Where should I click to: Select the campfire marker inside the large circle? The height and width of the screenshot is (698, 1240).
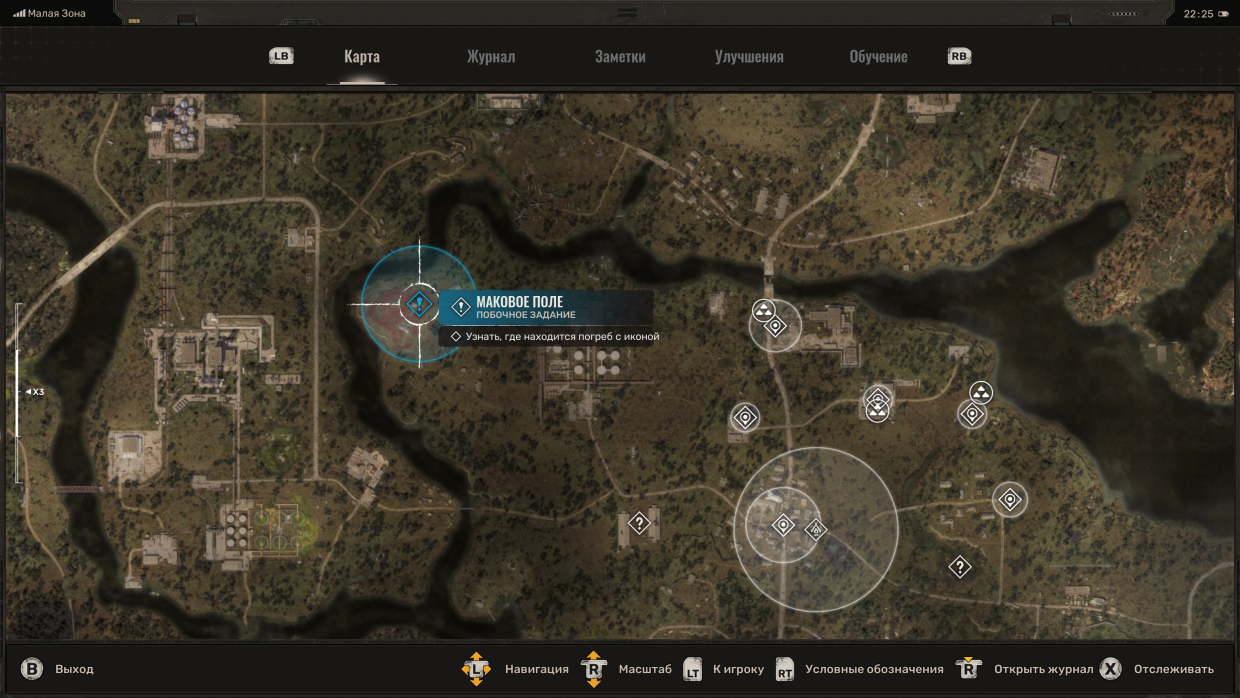point(816,529)
